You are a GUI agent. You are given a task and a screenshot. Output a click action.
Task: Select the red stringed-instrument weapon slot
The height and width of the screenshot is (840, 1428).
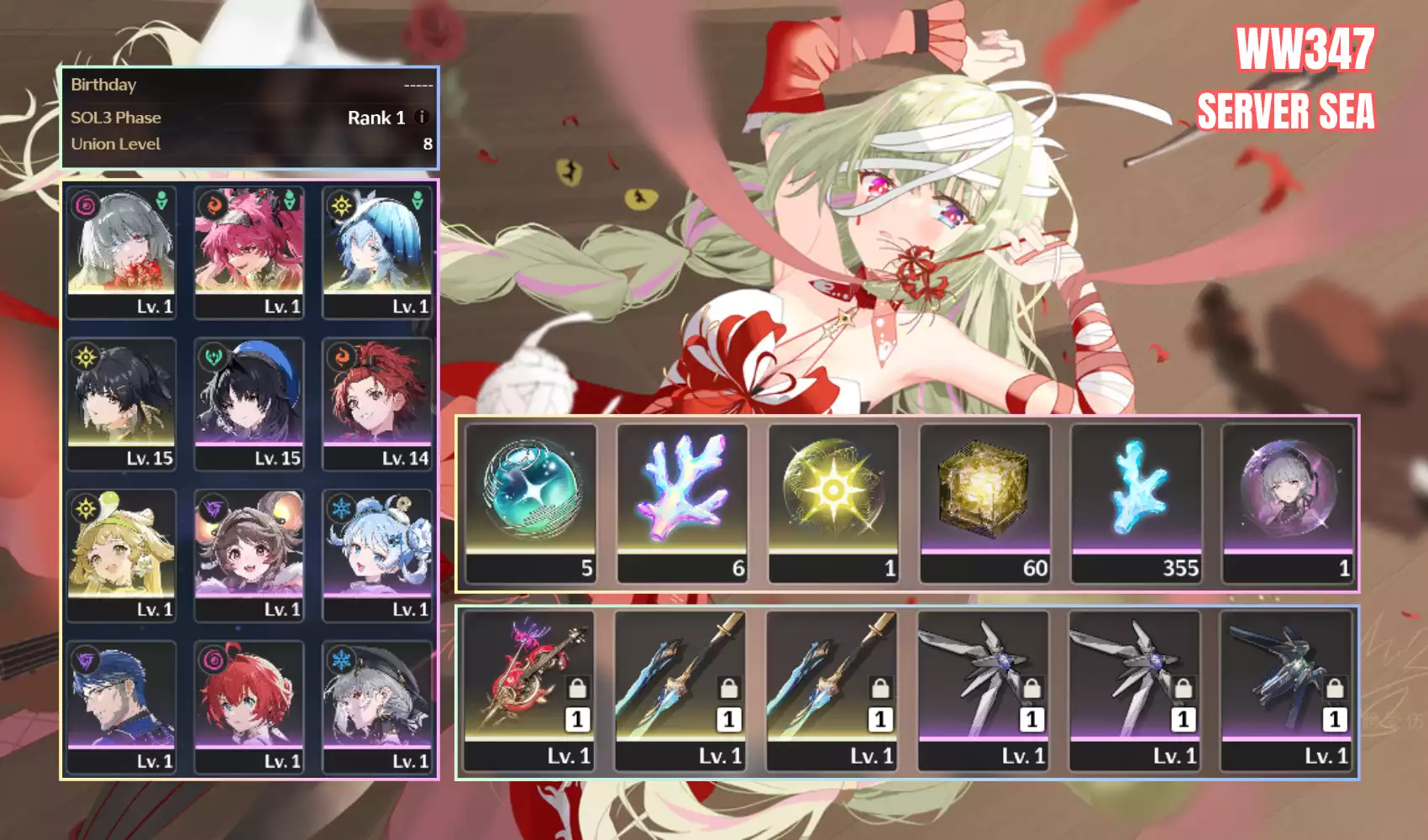click(x=529, y=689)
